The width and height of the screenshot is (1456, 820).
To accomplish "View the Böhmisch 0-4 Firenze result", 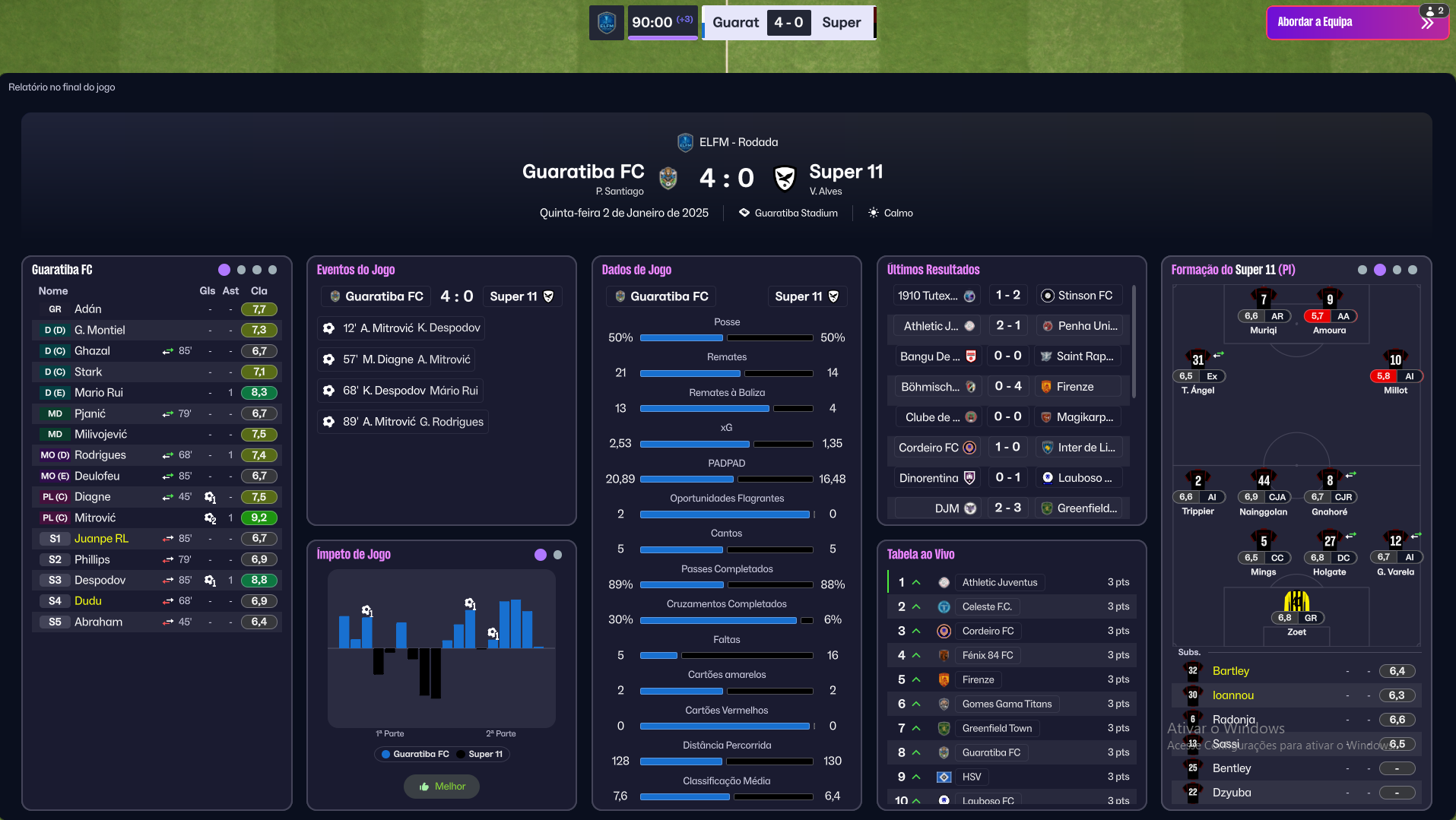I will (x=1007, y=387).
